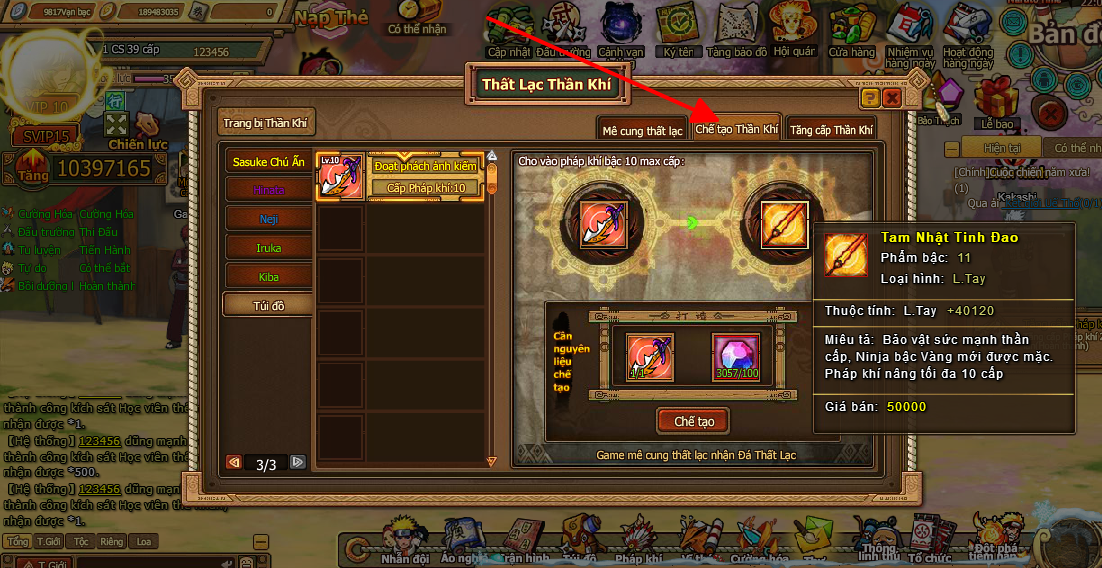Image resolution: width=1102 pixels, height=568 pixels.
Task: Select the Đoạt phách ảnh kiếm item slot
Action: (x=340, y=176)
